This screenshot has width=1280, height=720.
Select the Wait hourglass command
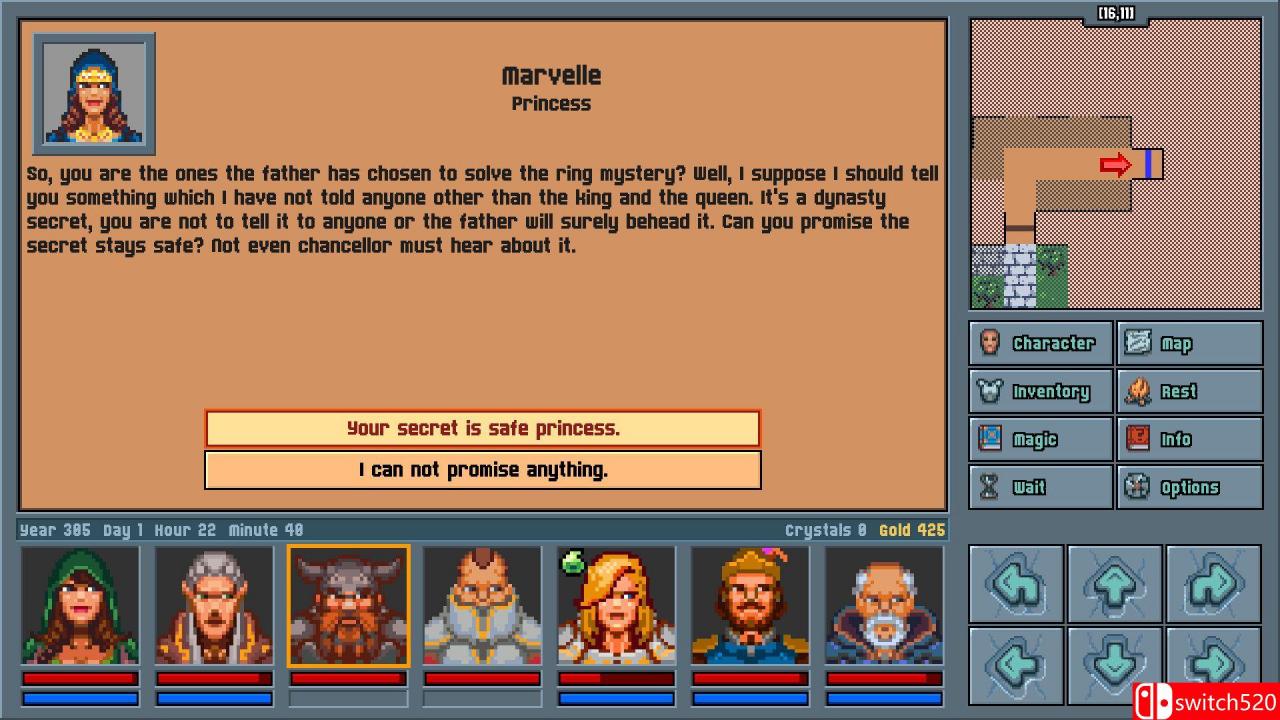(x=1040, y=487)
